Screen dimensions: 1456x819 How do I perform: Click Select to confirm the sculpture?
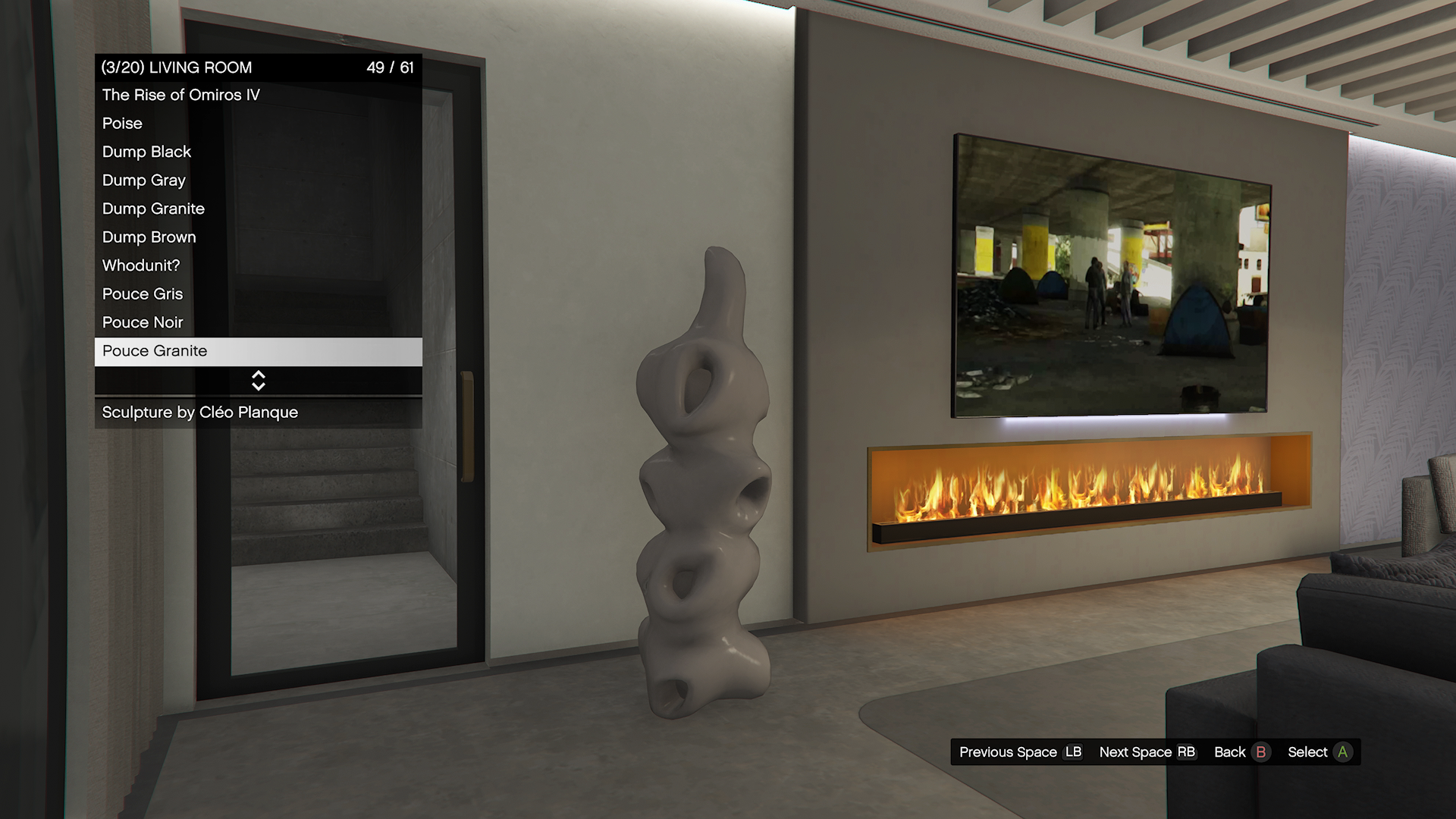click(x=1319, y=752)
